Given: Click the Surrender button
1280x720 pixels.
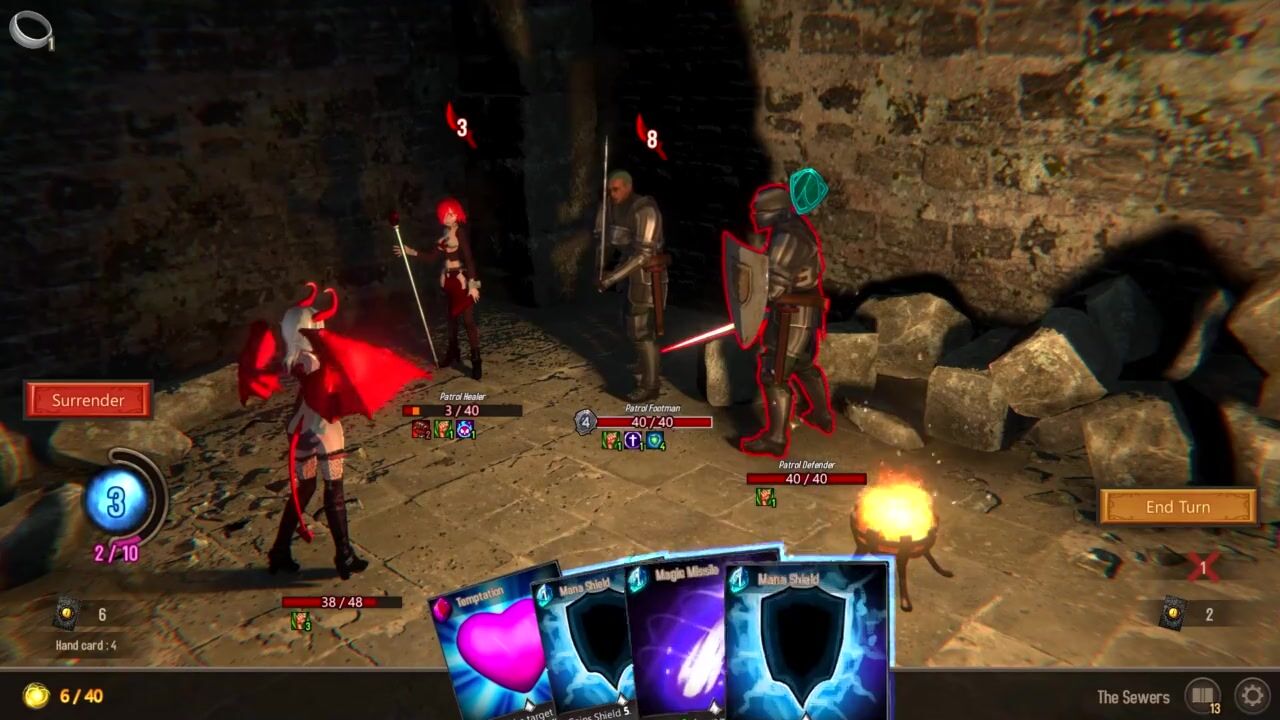Looking at the screenshot, I should 88,400.
